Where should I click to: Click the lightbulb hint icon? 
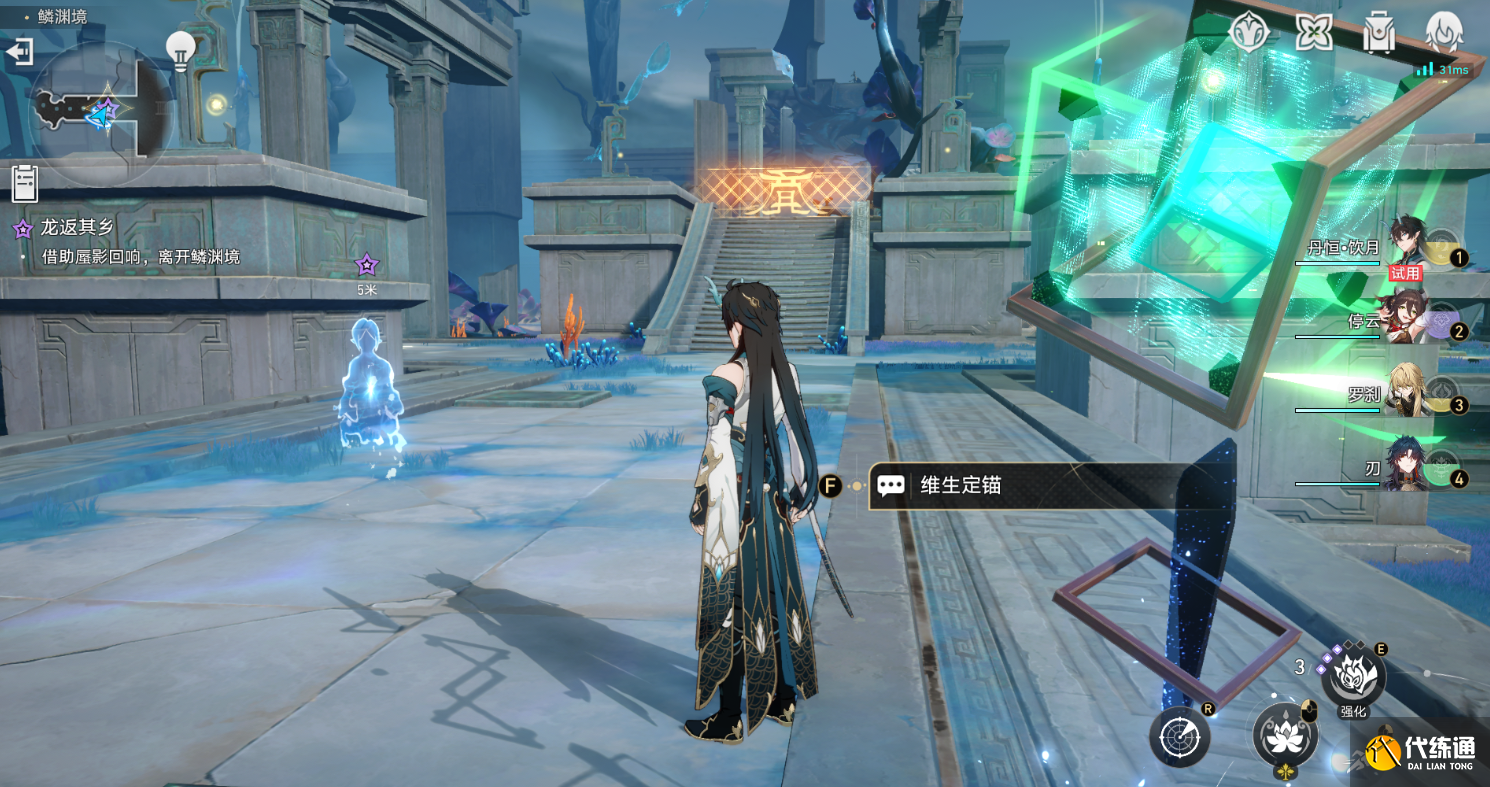pyautogui.click(x=180, y=50)
